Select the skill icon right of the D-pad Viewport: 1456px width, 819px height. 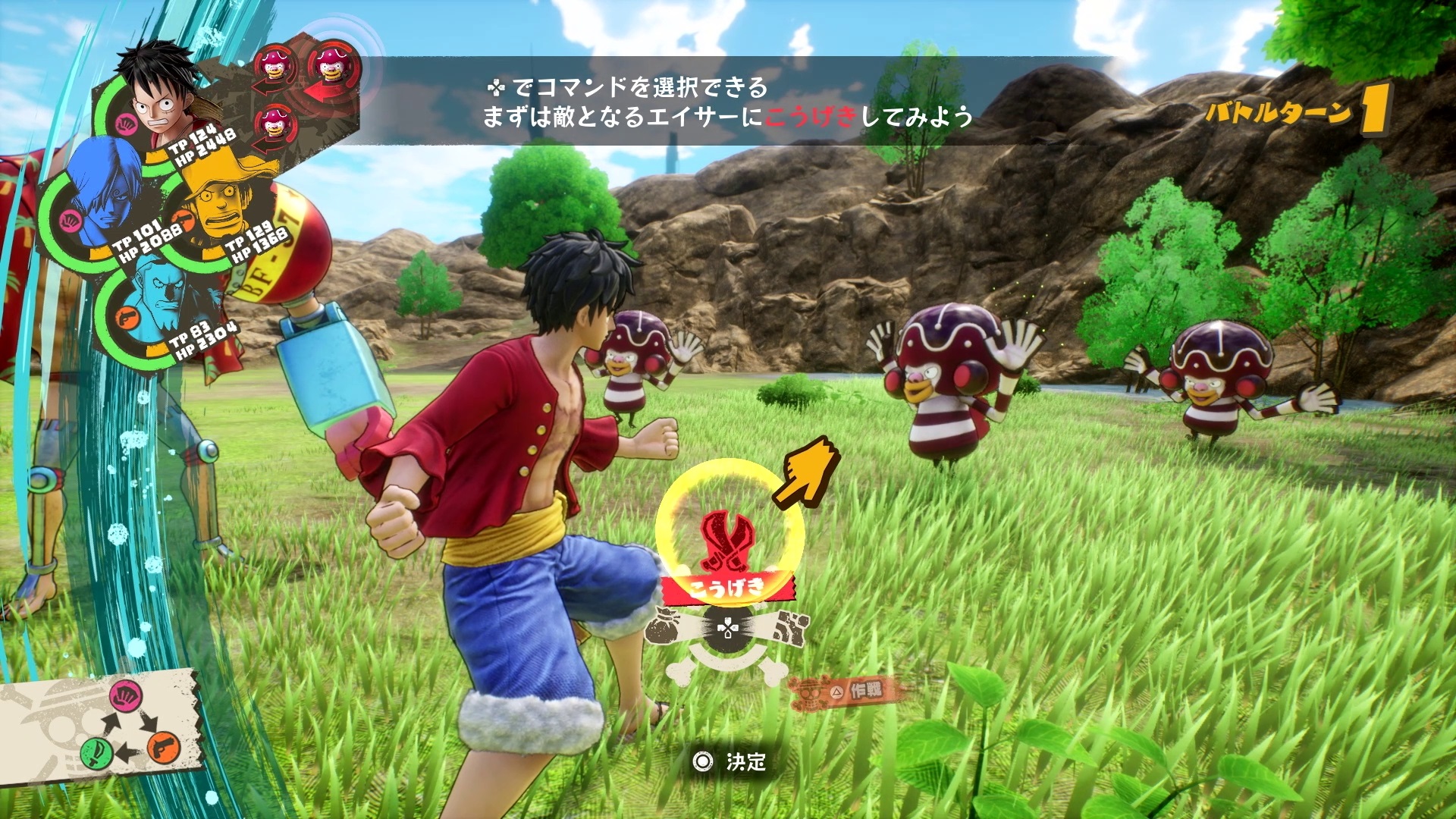tap(790, 626)
